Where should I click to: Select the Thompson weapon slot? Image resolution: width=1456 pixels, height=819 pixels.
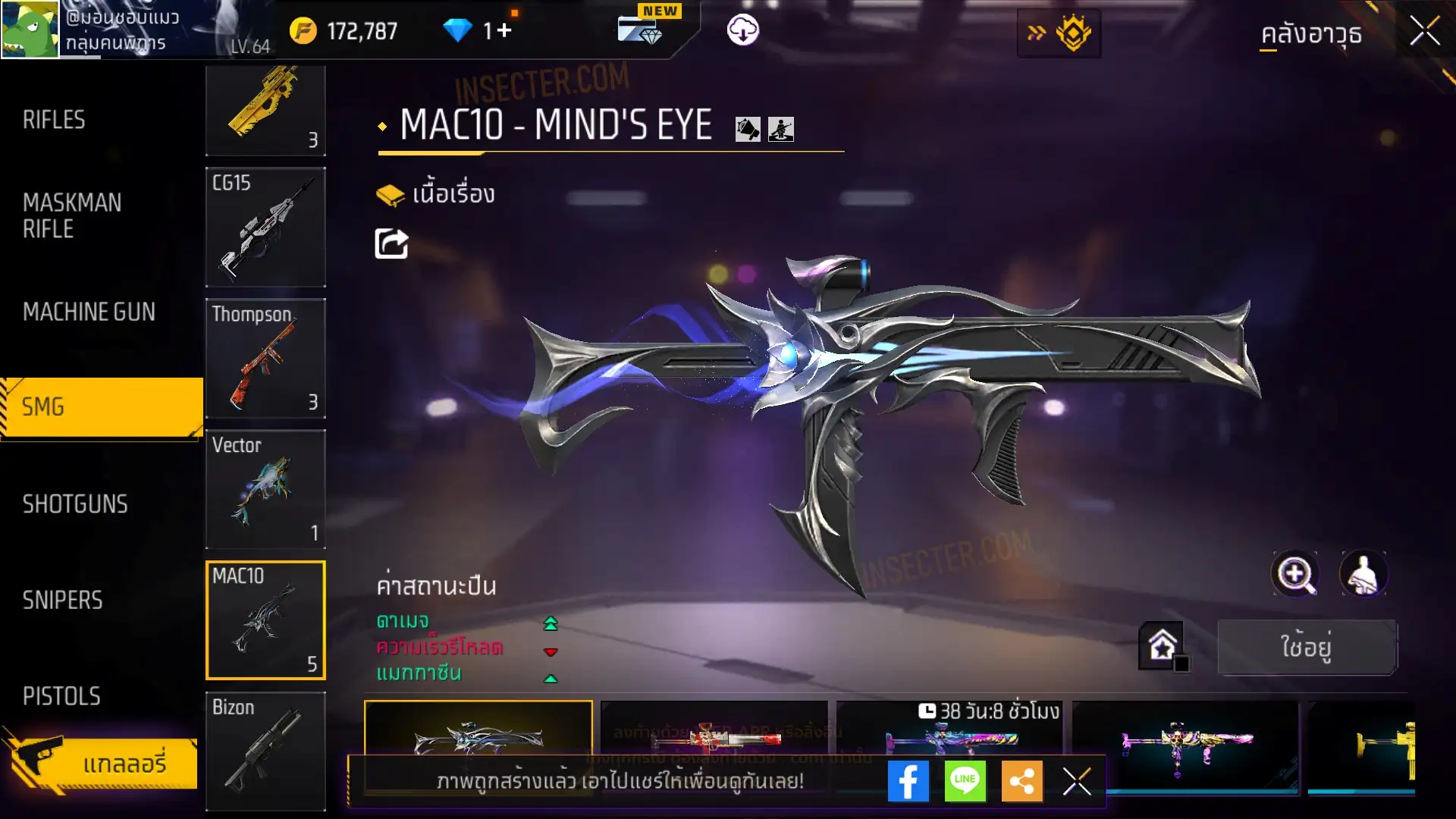coord(265,359)
